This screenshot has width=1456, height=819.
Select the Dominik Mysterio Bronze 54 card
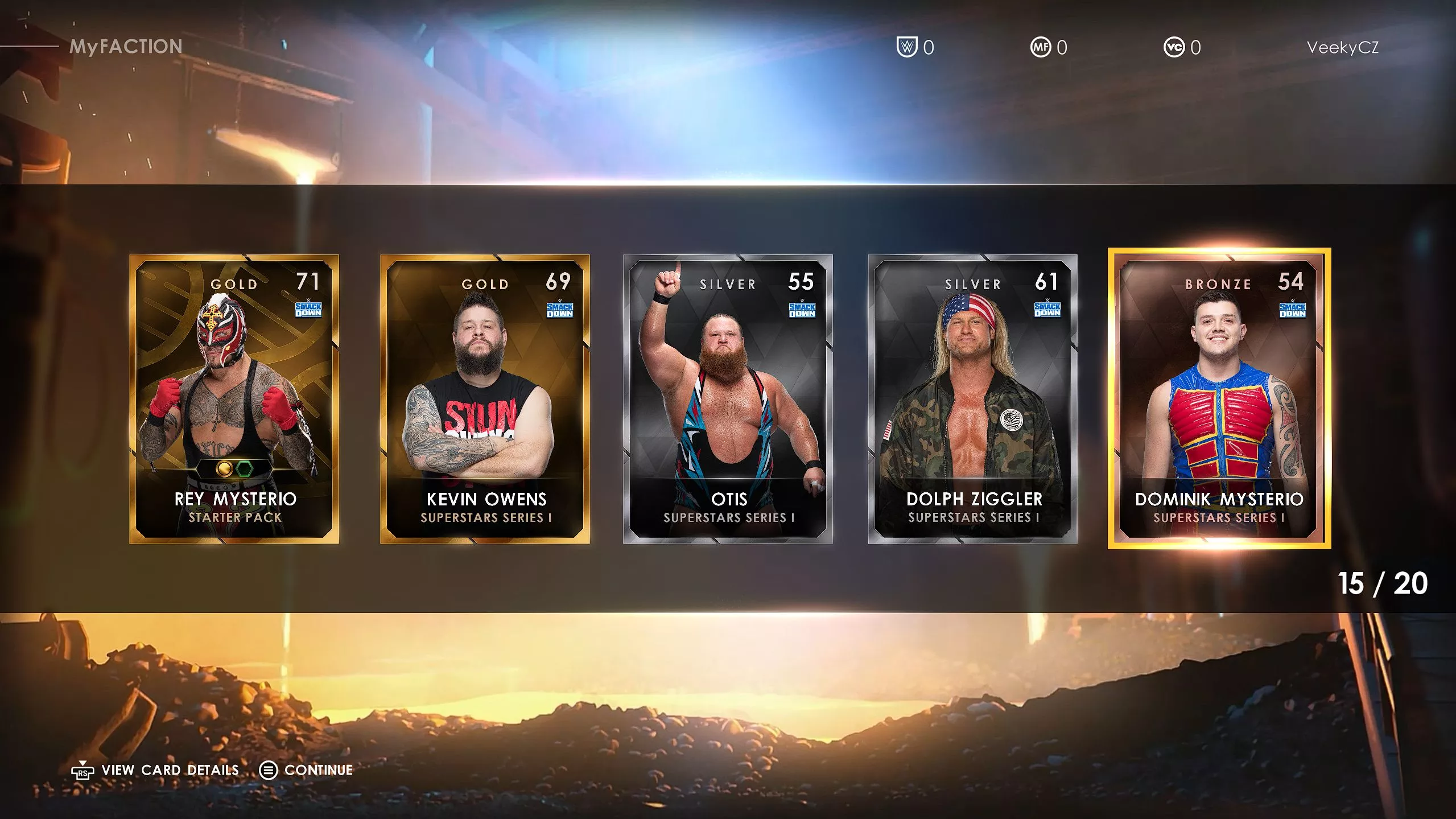(1224, 398)
